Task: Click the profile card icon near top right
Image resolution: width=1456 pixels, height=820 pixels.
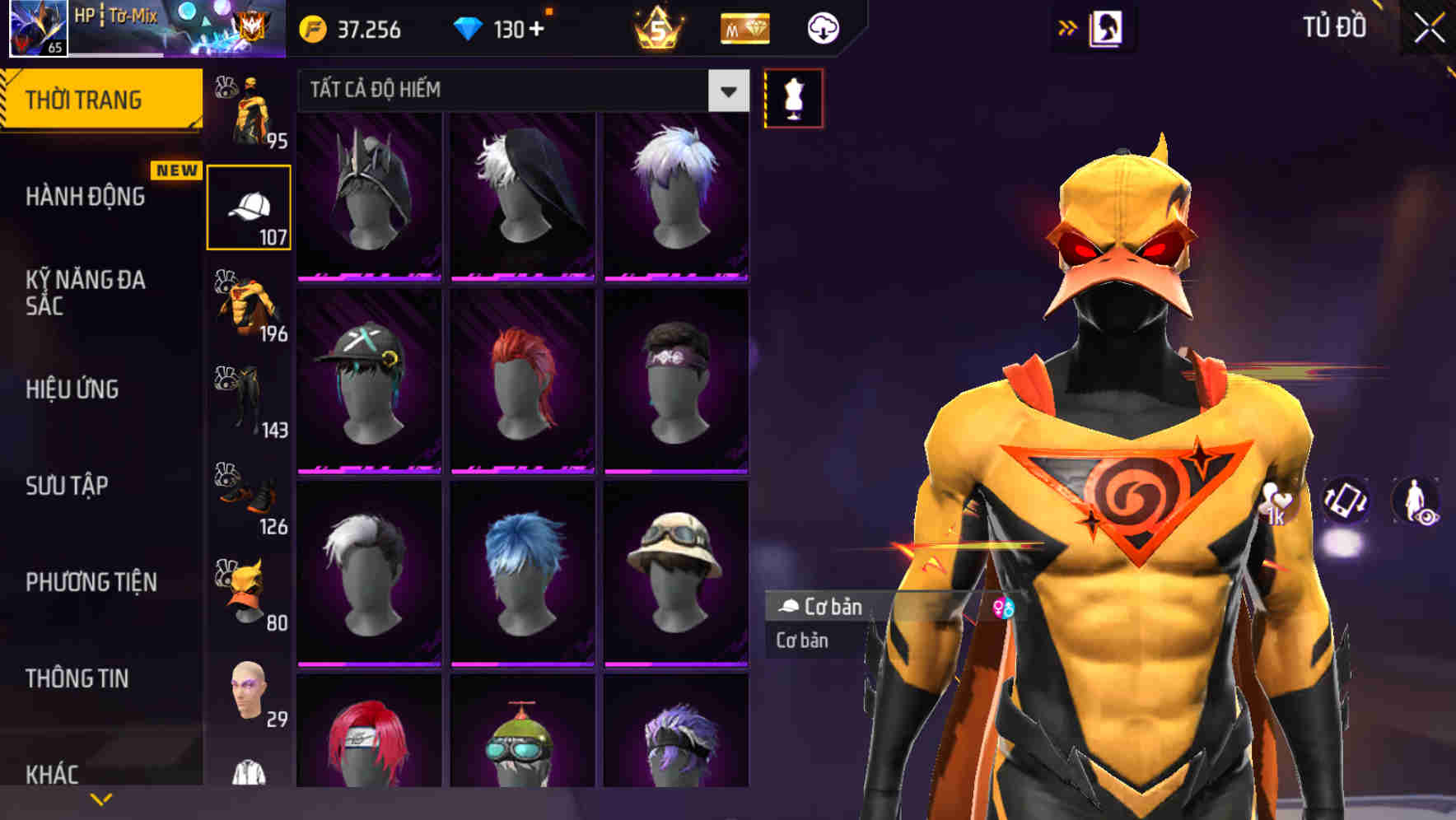Action: 1108,26
